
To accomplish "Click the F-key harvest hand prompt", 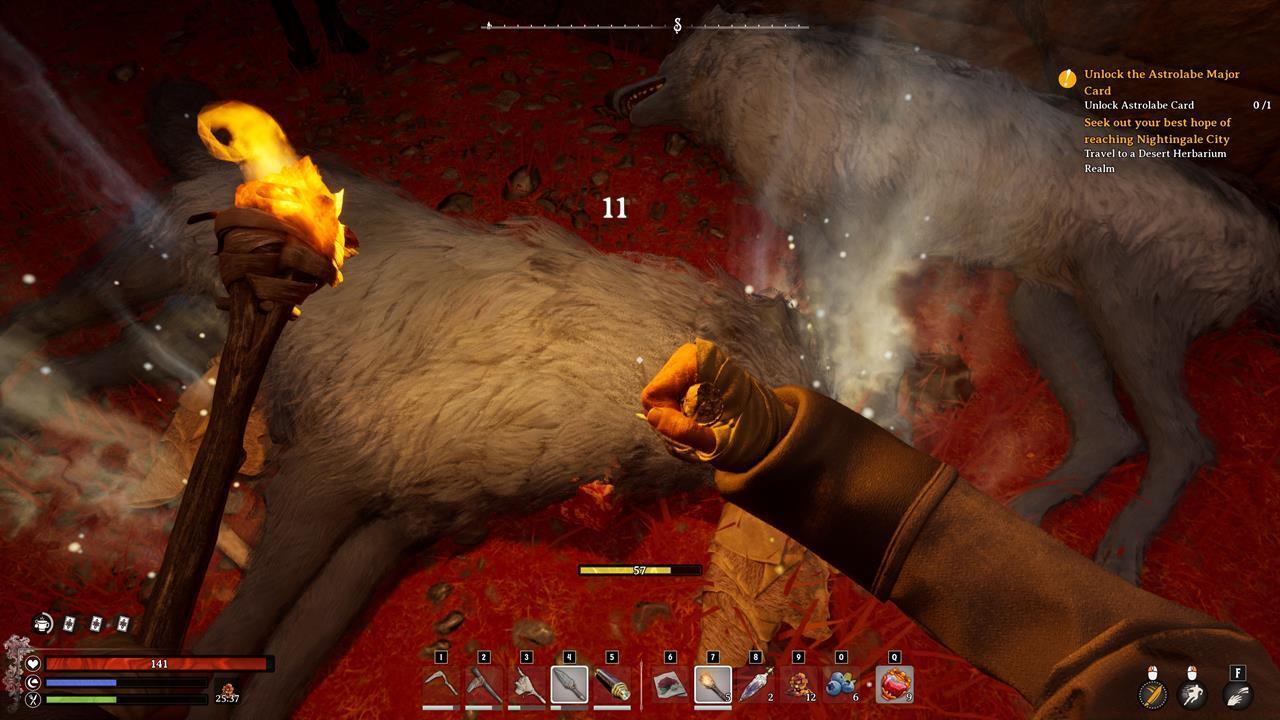I will 1236,696.
